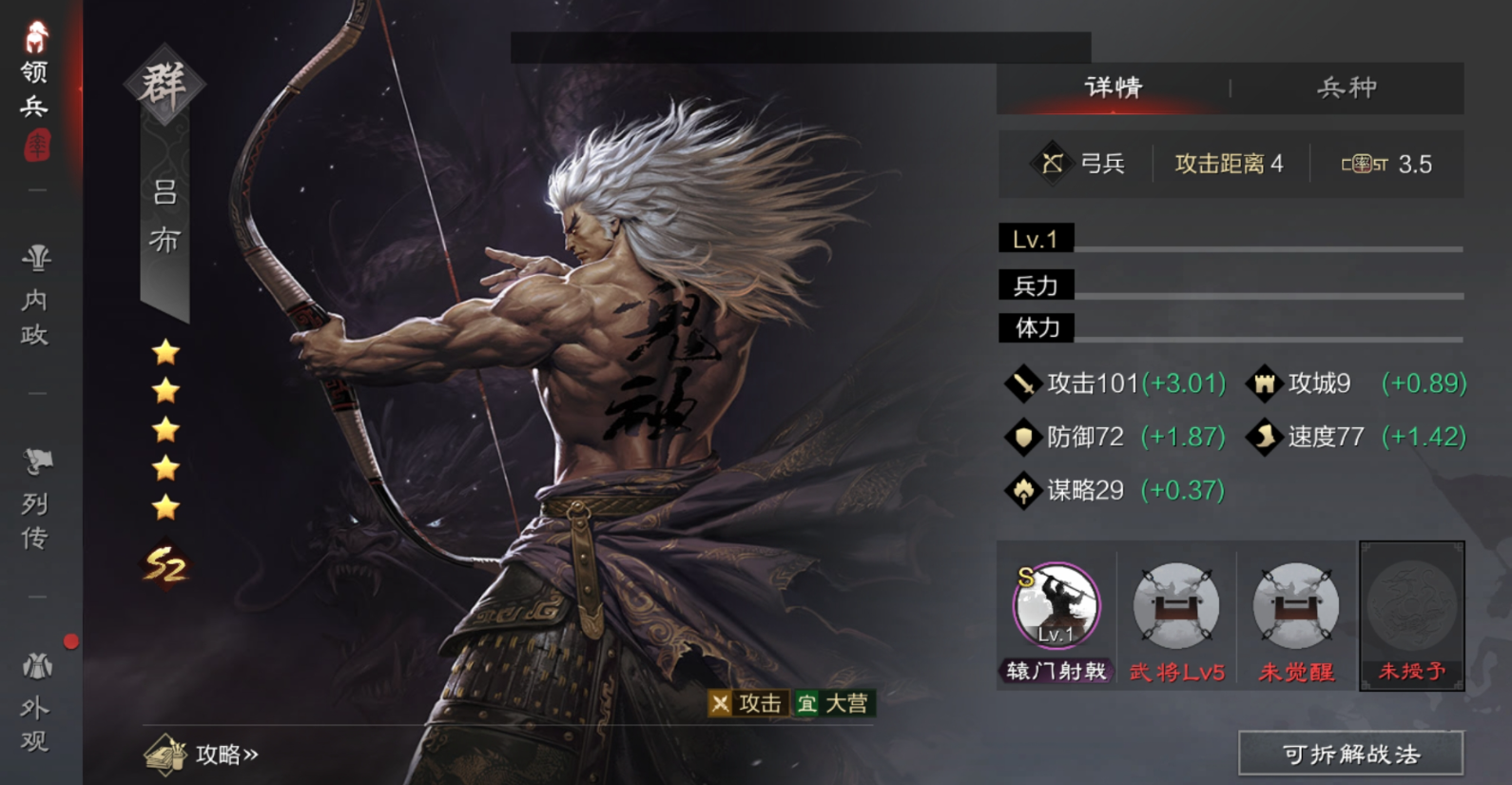The height and width of the screenshot is (785, 1512).
Task: Switch to the 兵种 tab
Action: 1347,88
